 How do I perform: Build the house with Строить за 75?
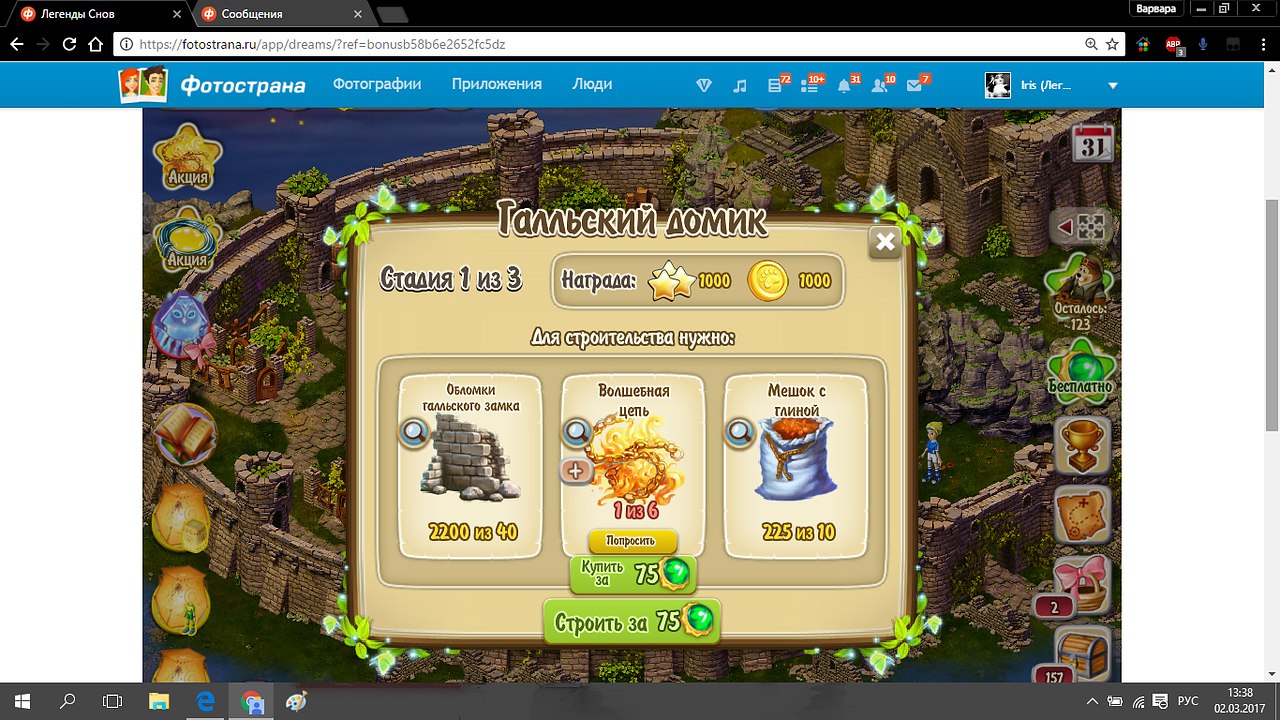coord(632,621)
